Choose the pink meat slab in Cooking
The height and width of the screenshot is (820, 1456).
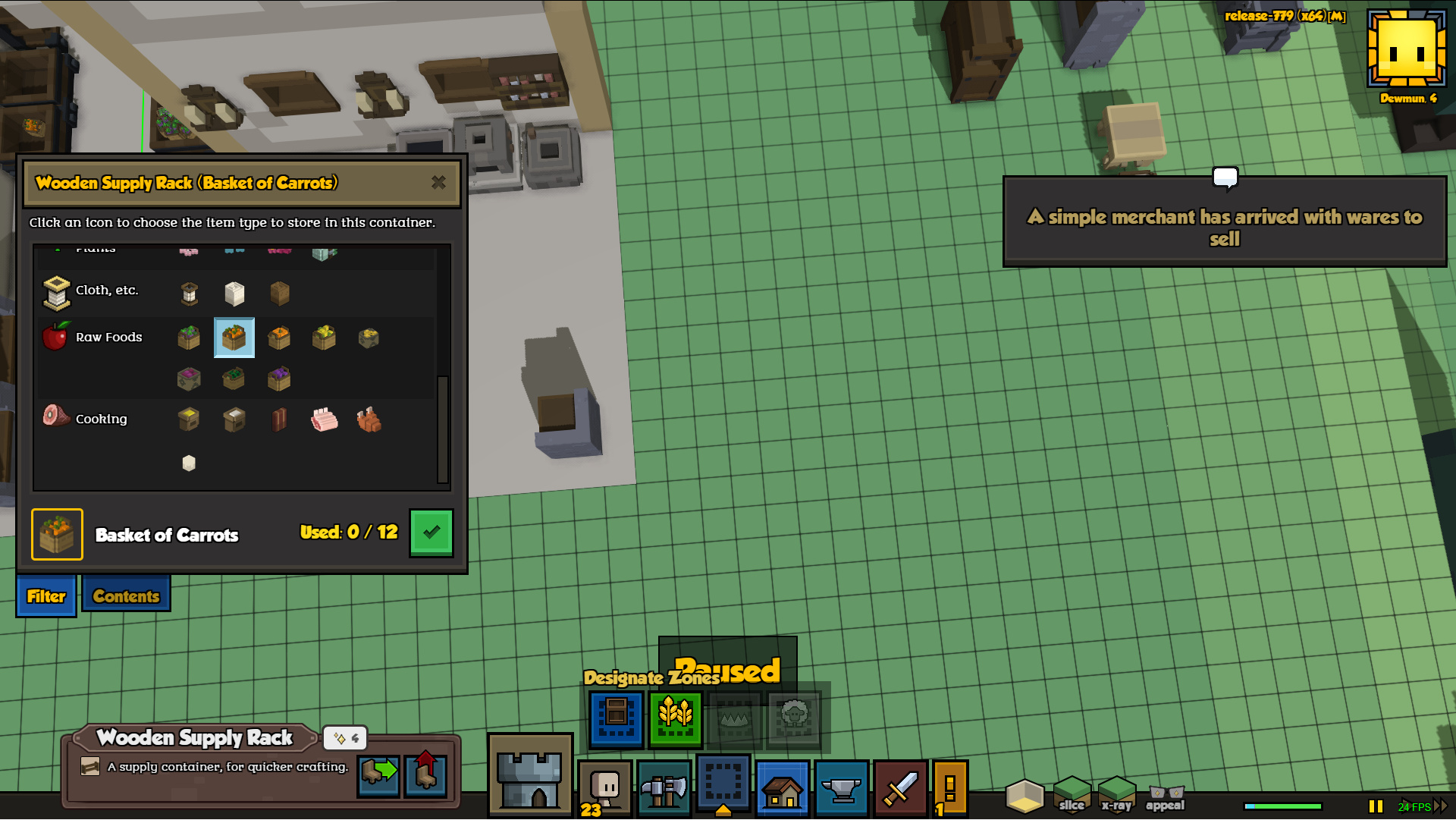tap(324, 419)
